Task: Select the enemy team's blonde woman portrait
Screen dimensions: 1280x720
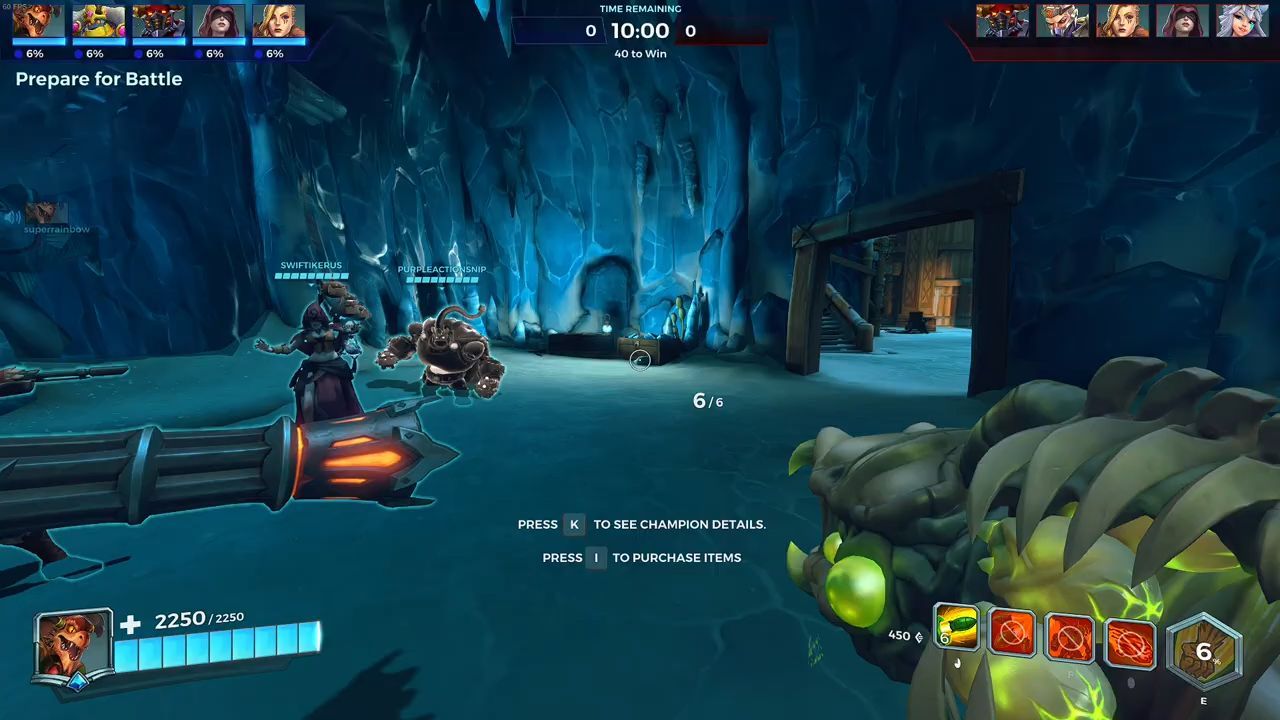Action: pyautogui.click(x=1122, y=21)
